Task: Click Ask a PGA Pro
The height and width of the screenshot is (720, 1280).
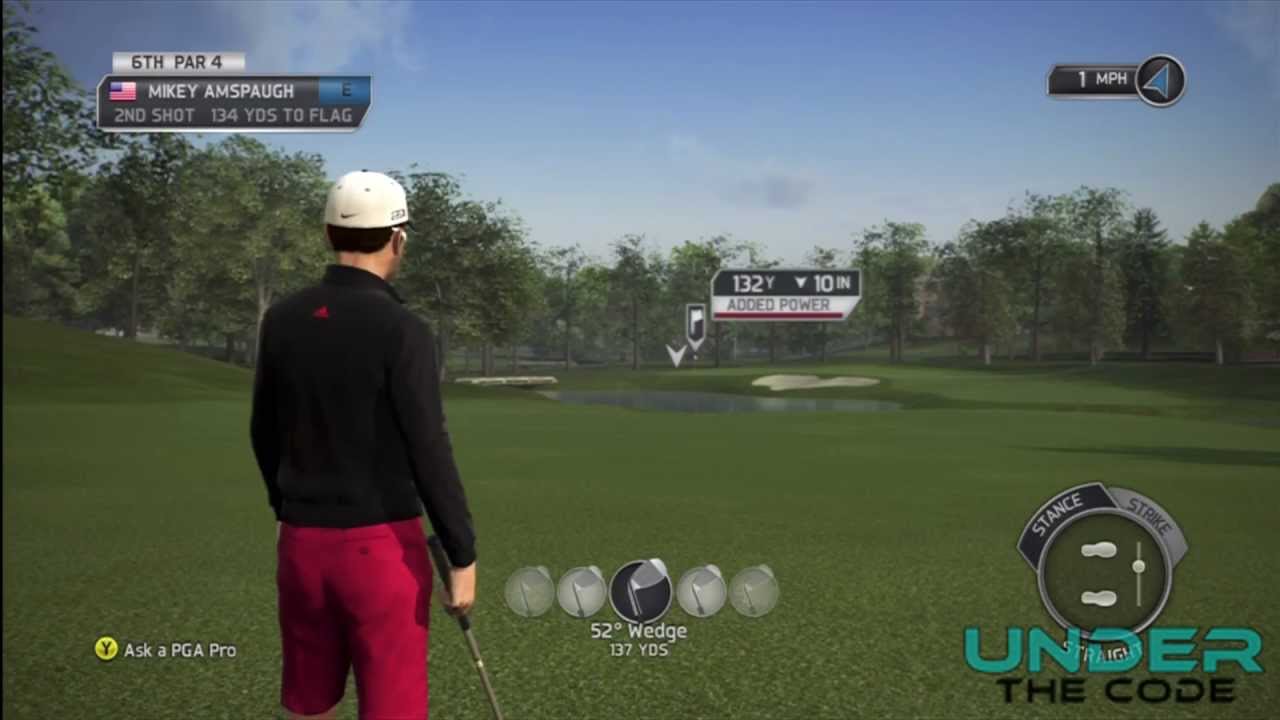Action: tap(178, 650)
